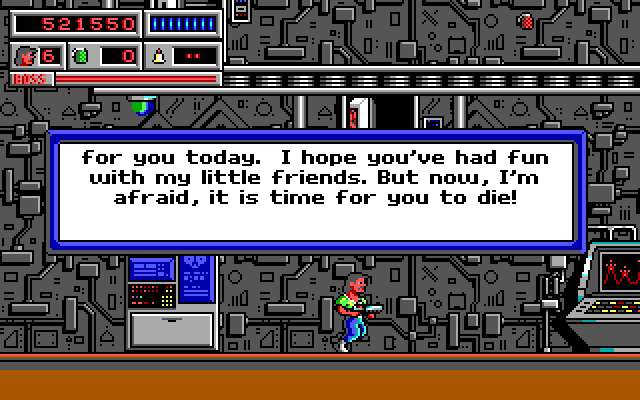Click the green grenade icon

click(x=82, y=56)
